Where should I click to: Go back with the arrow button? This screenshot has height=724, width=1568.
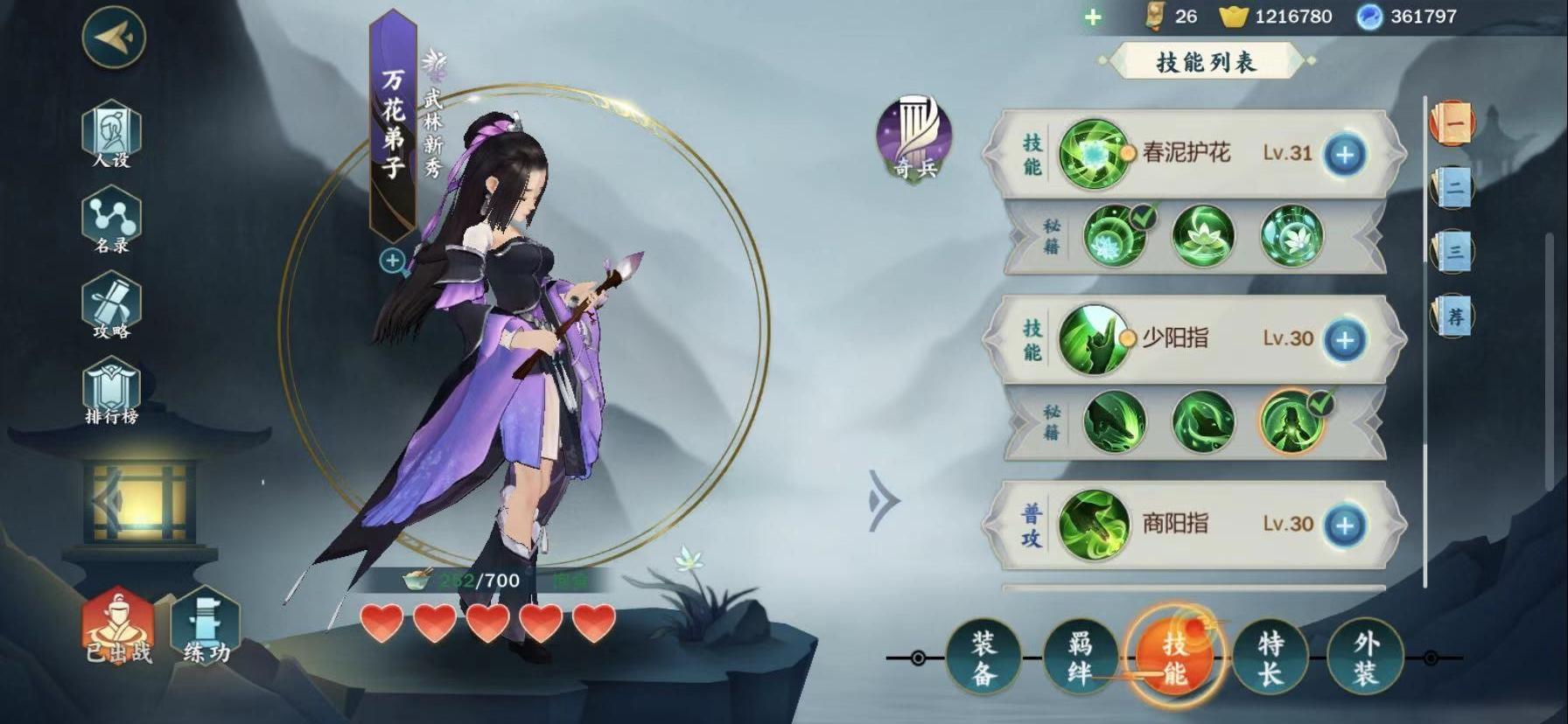coord(114,37)
